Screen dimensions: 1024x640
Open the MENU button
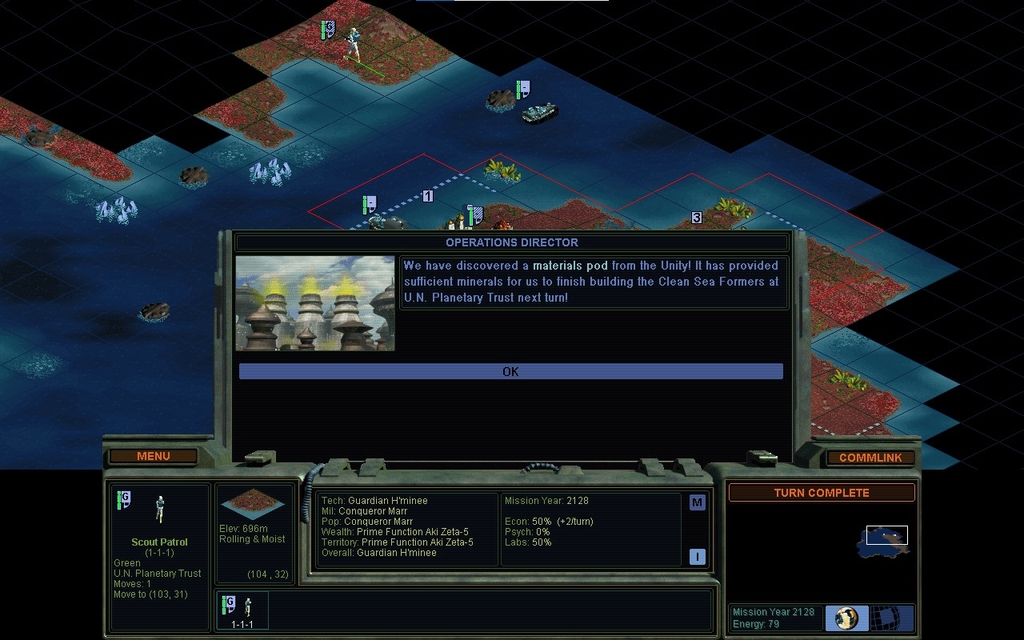(x=153, y=456)
